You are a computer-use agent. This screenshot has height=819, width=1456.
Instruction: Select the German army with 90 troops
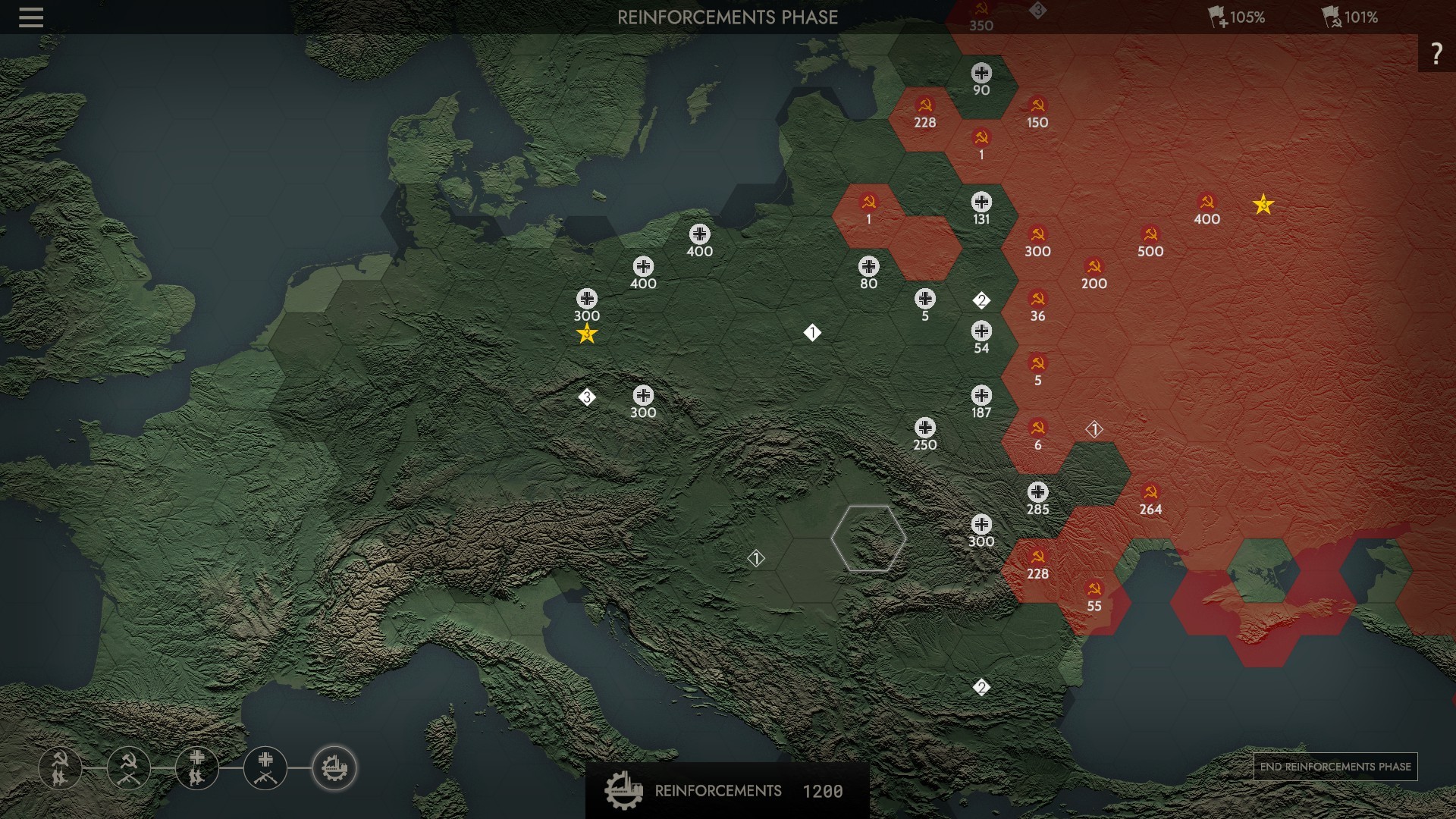point(981,74)
